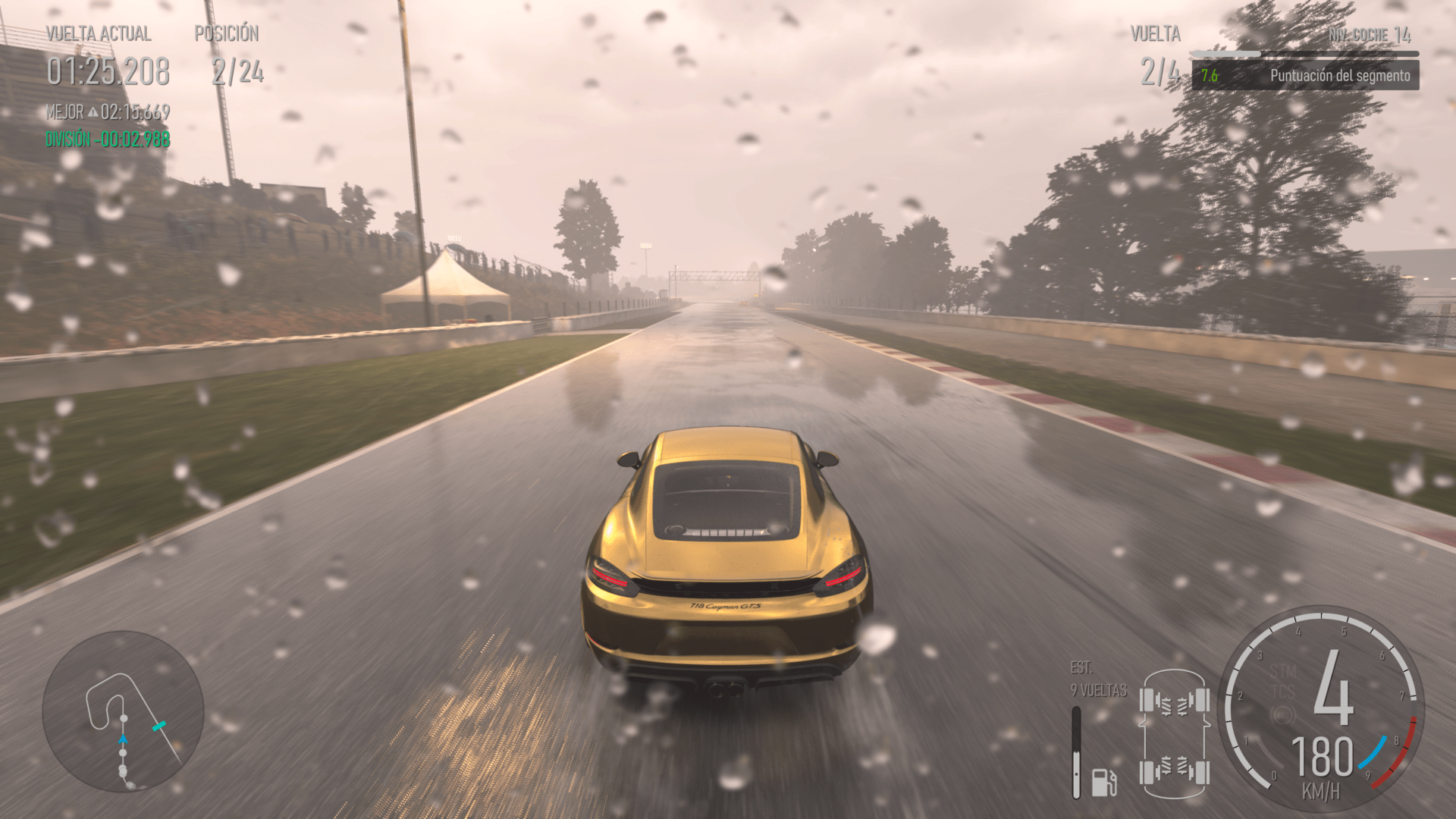Click the NIV. COCHE 14 label
1456x819 pixels.
(1369, 34)
